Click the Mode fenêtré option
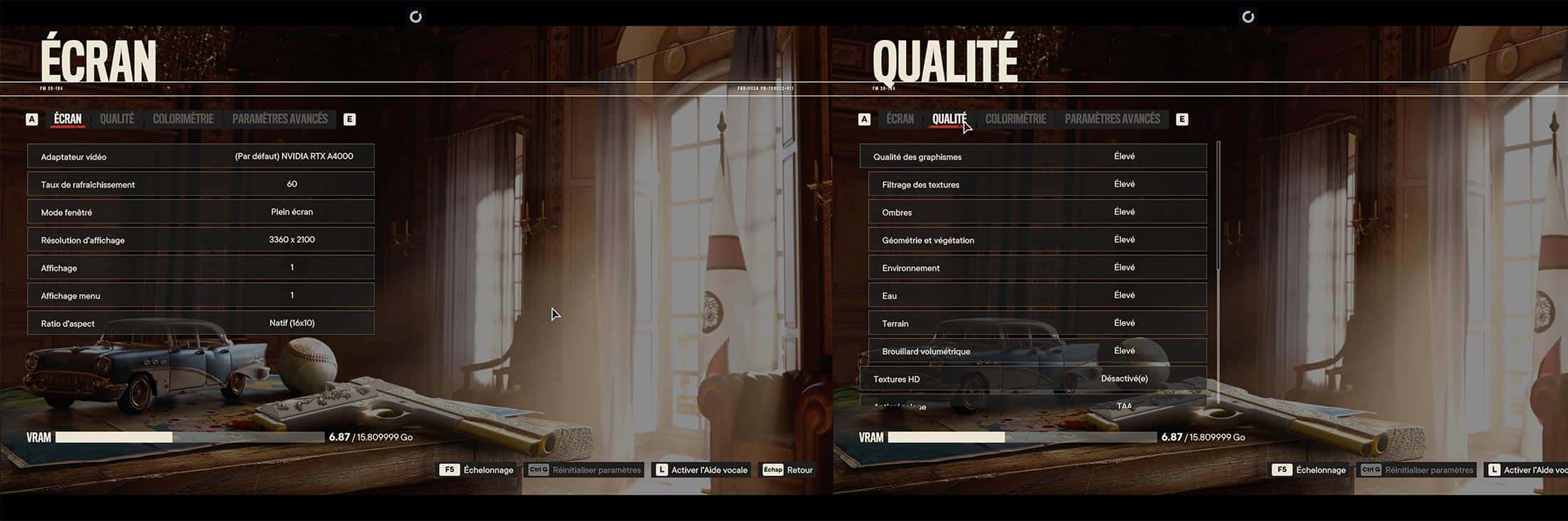Viewport: 1568px width, 521px height. (x=200, y=212)
